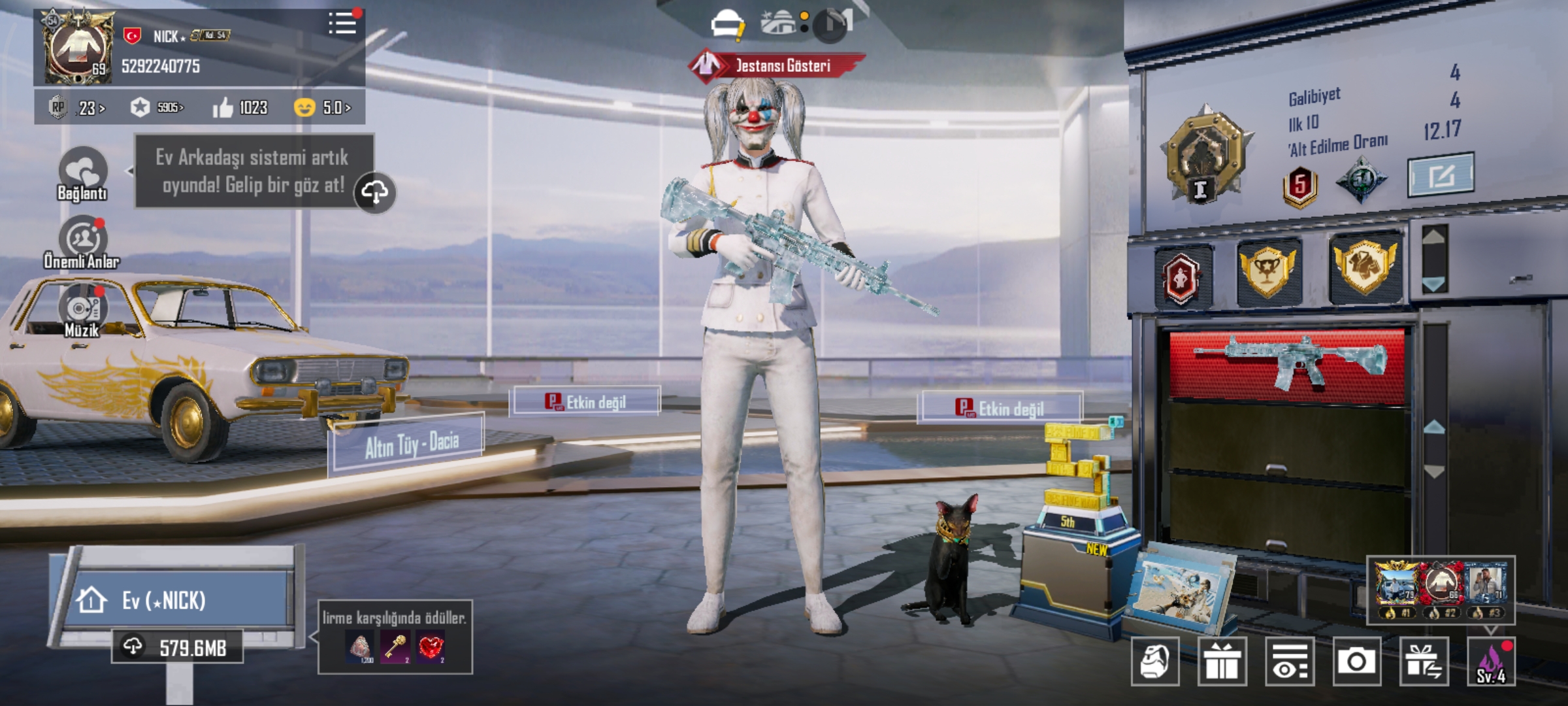Select the glacier M416 weapon showcase slot

(x=1287, y=365)
